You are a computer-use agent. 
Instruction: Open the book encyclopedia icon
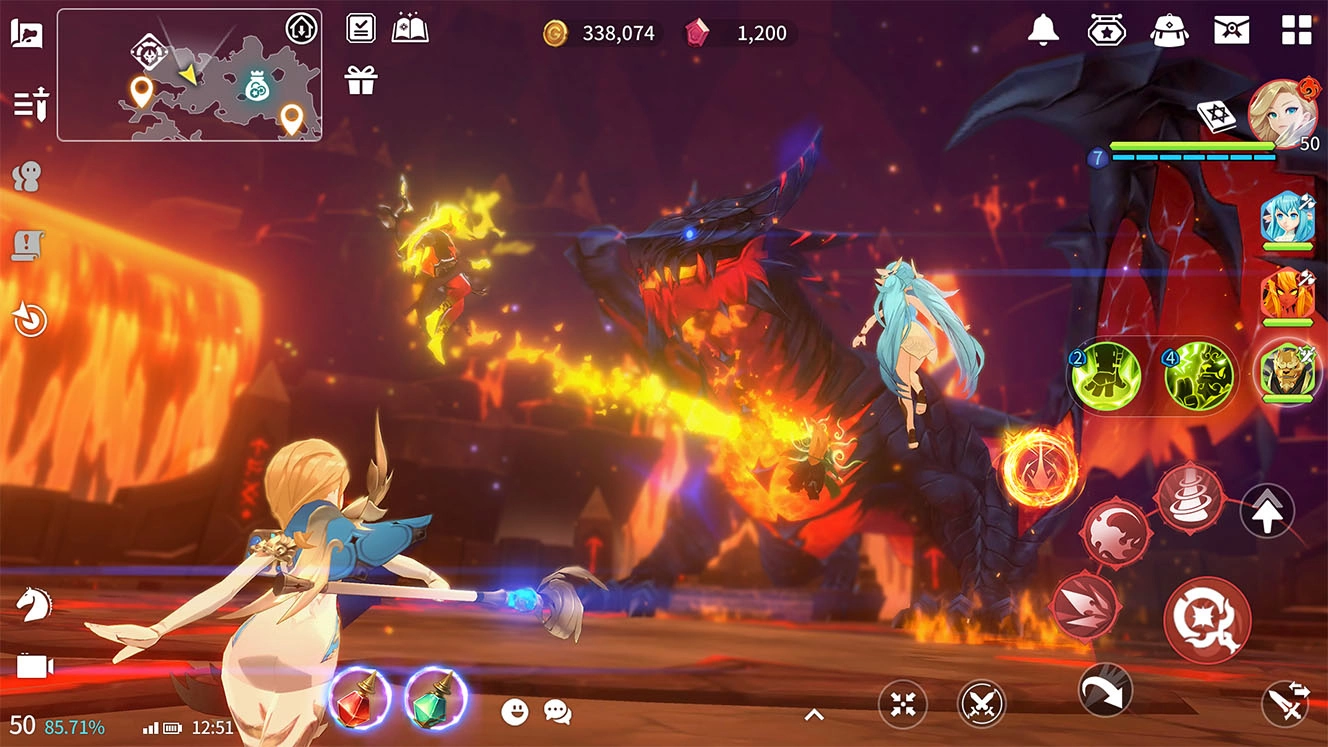point(410,28)
